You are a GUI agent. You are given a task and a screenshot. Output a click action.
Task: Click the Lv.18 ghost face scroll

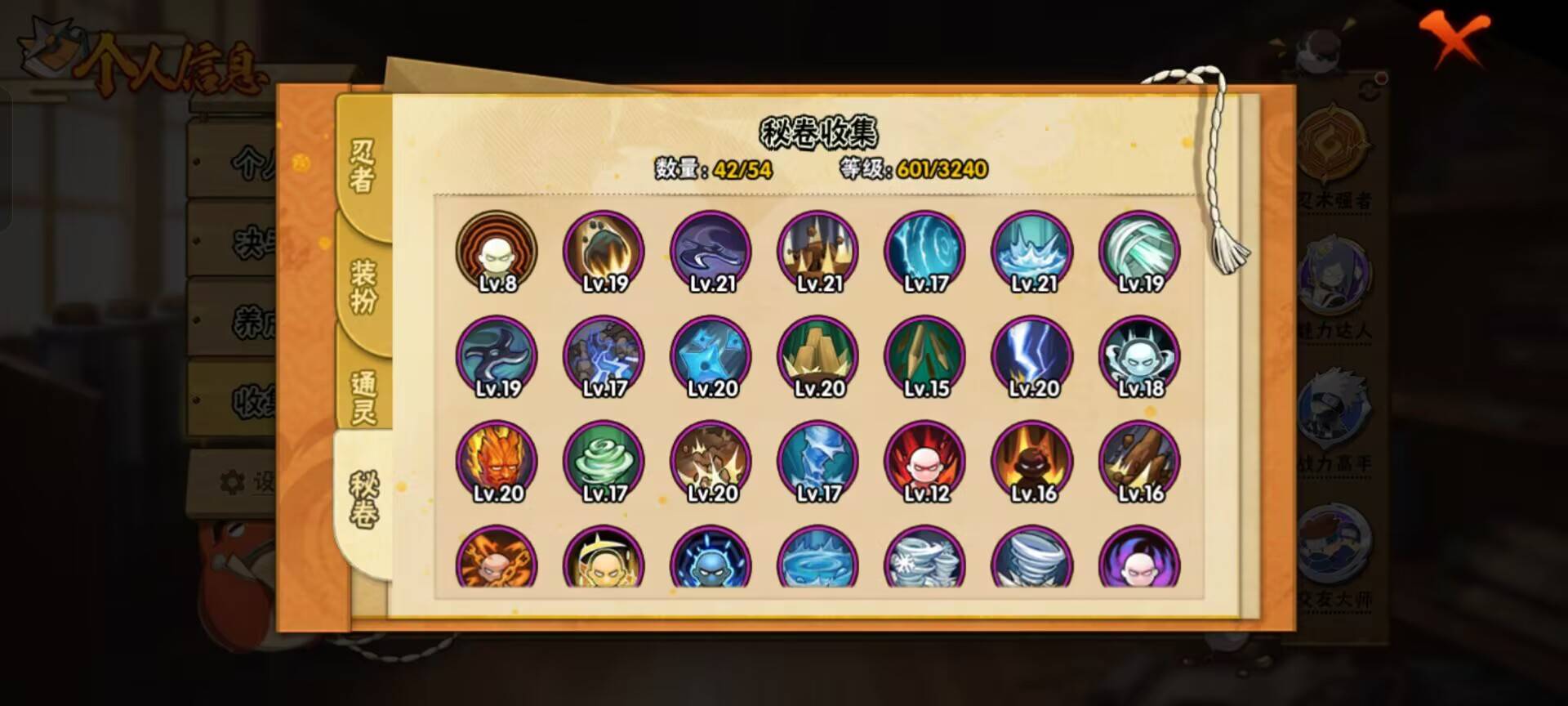1138,357
